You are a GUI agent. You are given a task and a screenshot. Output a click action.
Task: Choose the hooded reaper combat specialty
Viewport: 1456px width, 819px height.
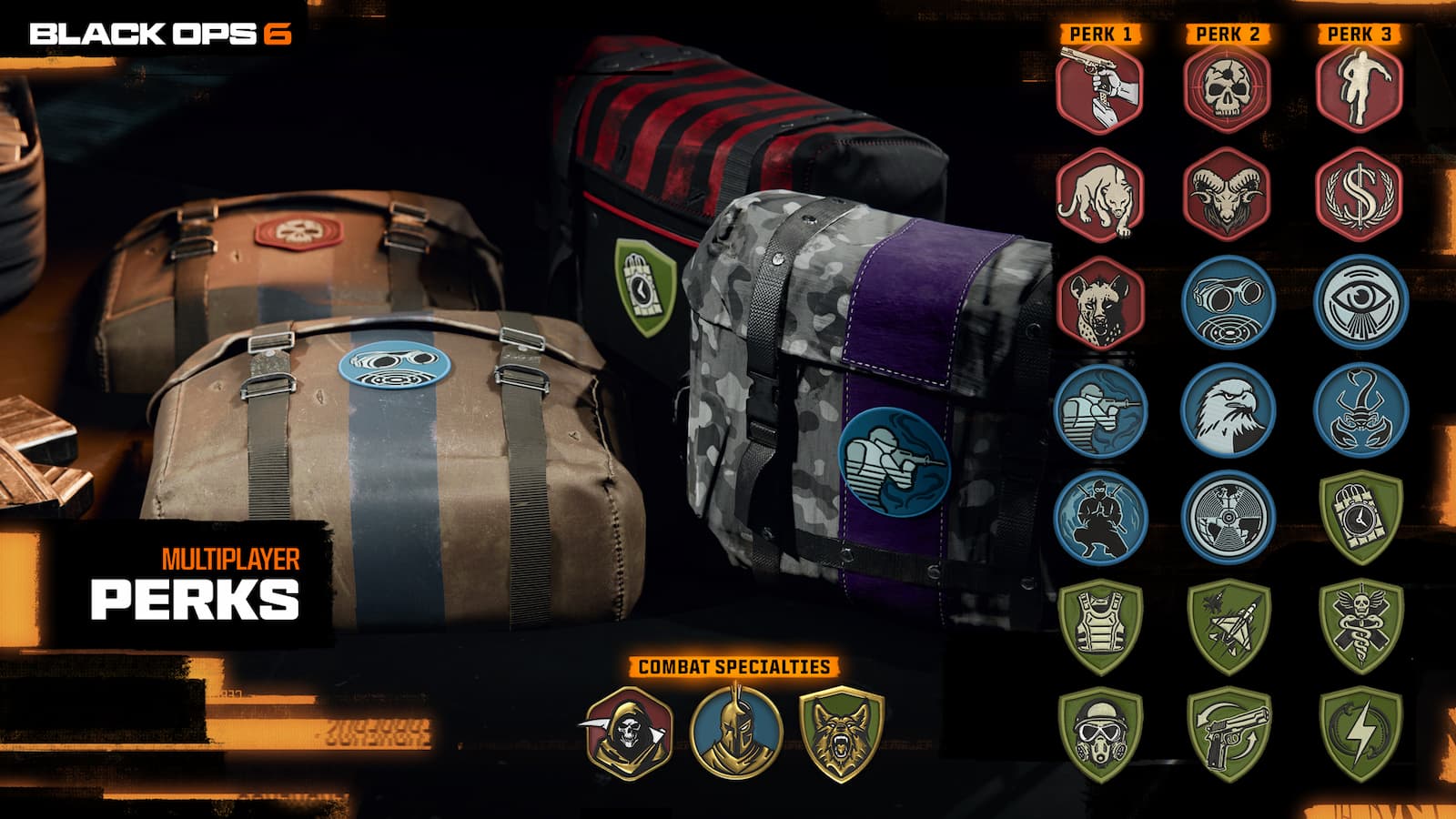click(x=627, y=733)
